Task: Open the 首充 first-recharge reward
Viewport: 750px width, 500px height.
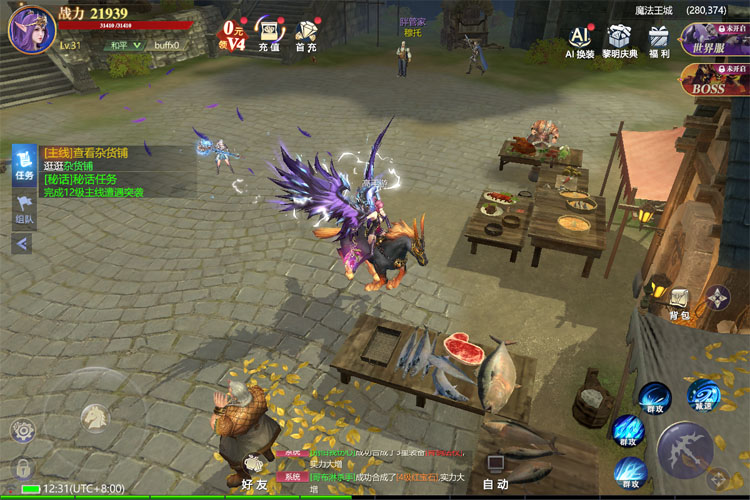Action: pos(306,34)
